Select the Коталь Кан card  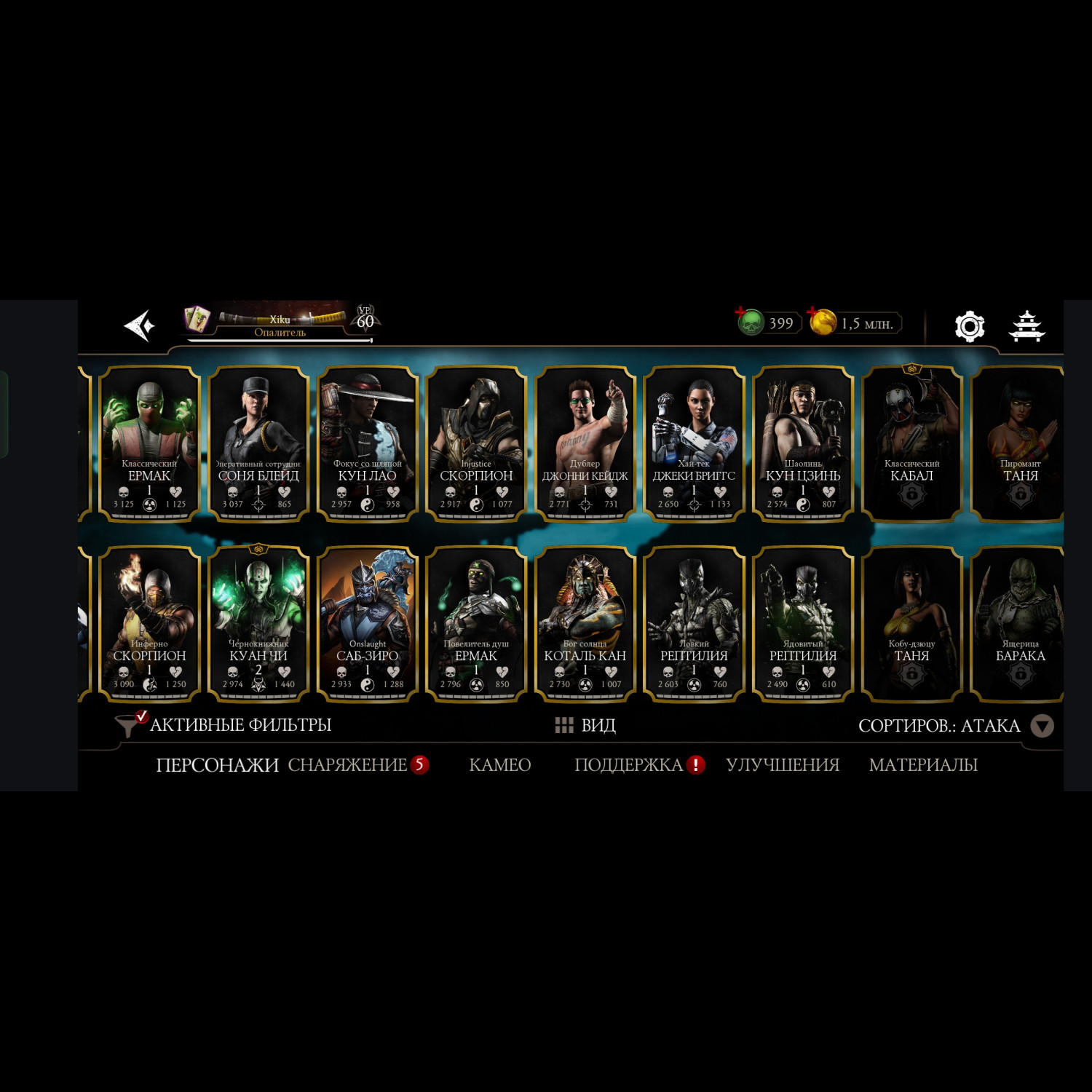coord(585,624)
